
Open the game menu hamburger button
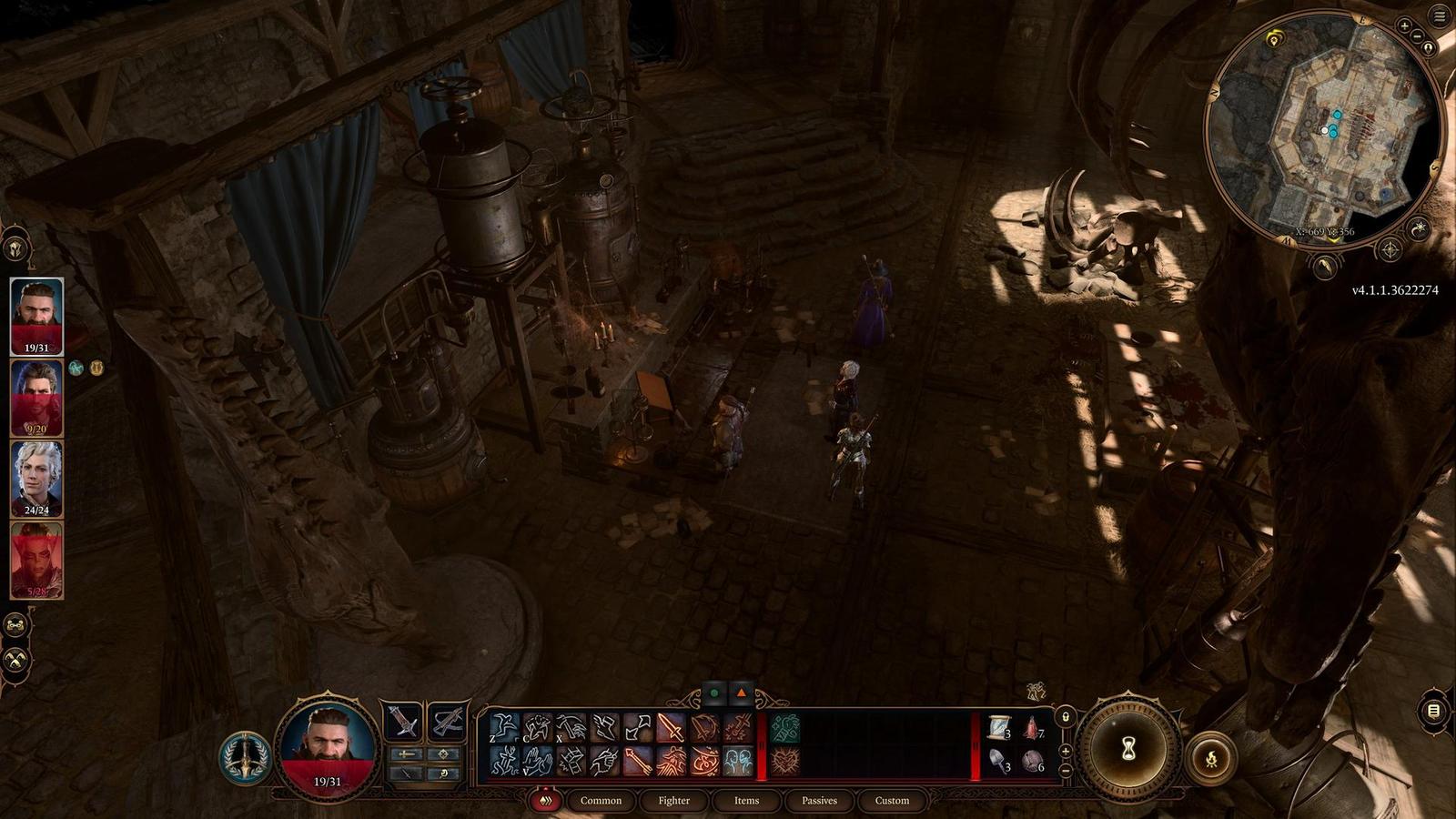pos(1440,15)
